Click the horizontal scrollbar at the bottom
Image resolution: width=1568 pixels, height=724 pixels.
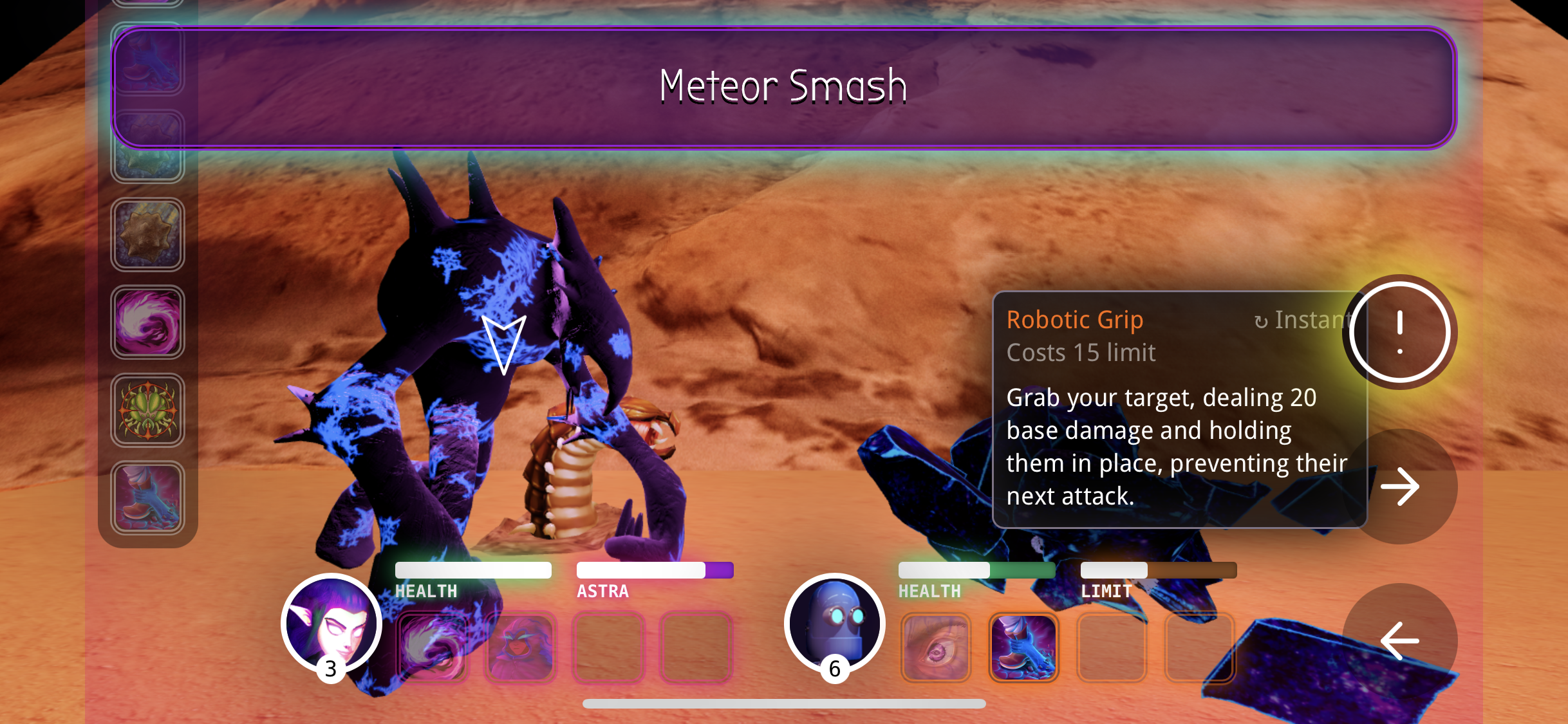(784, 704)
